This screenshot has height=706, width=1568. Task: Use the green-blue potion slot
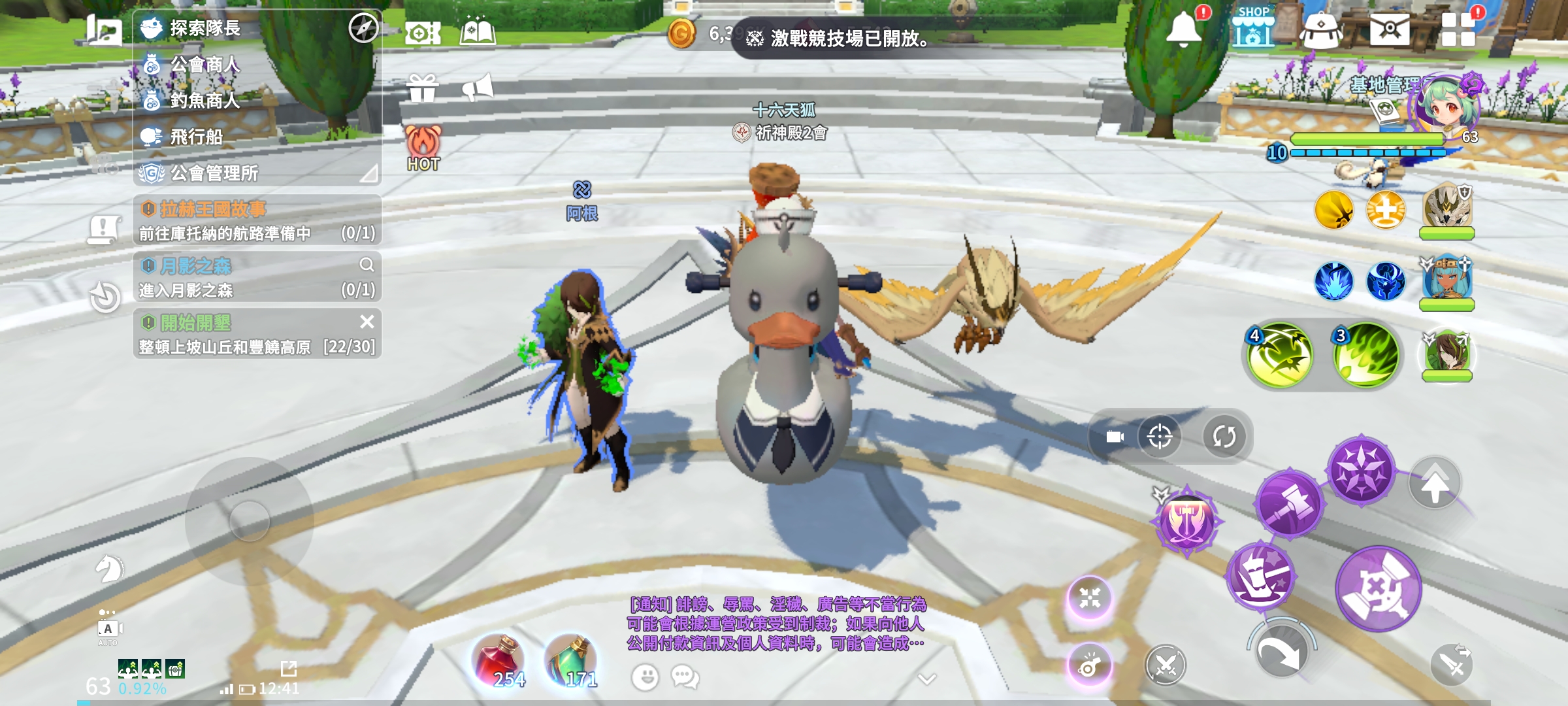click(571, 662)
